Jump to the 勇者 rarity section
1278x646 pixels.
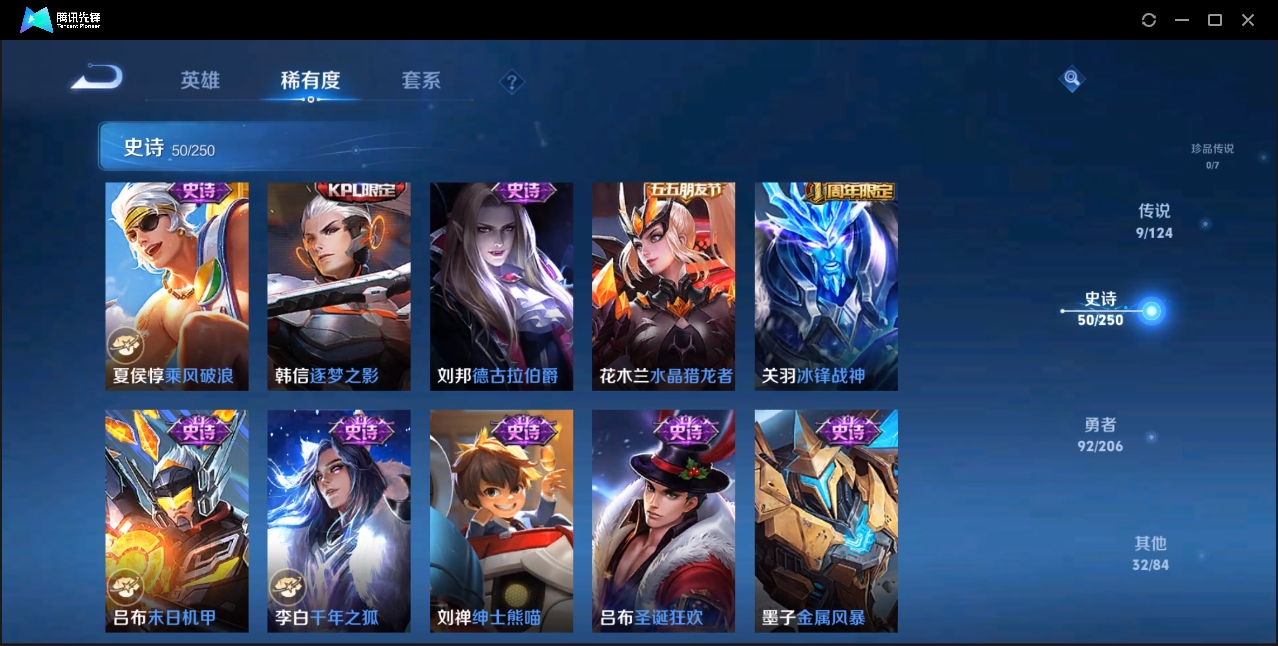1100,435
